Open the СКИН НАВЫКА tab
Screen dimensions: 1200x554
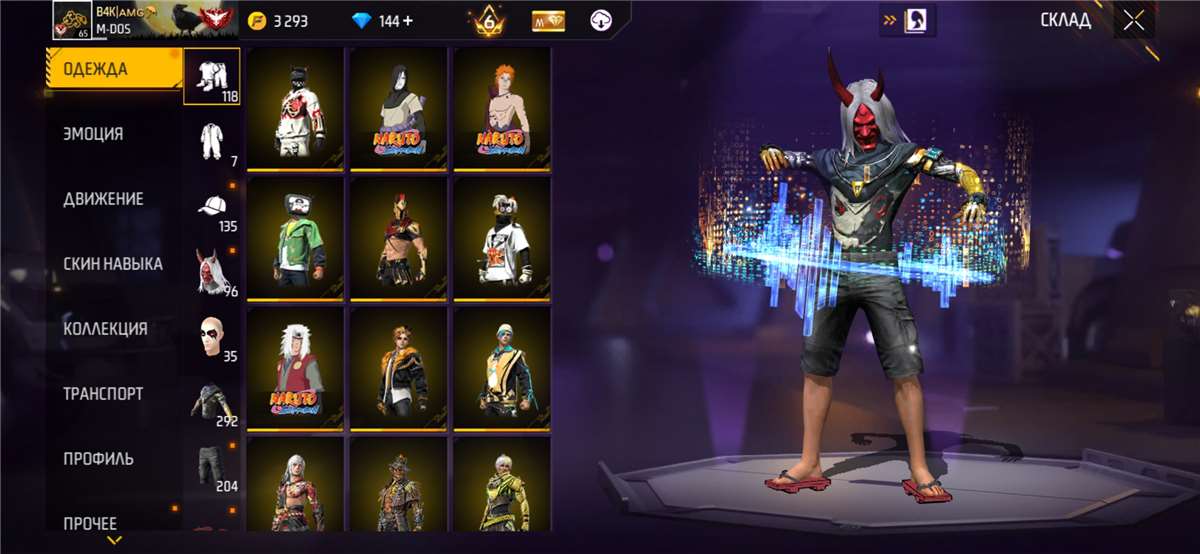pyautogui.click(x=113, y=264)
